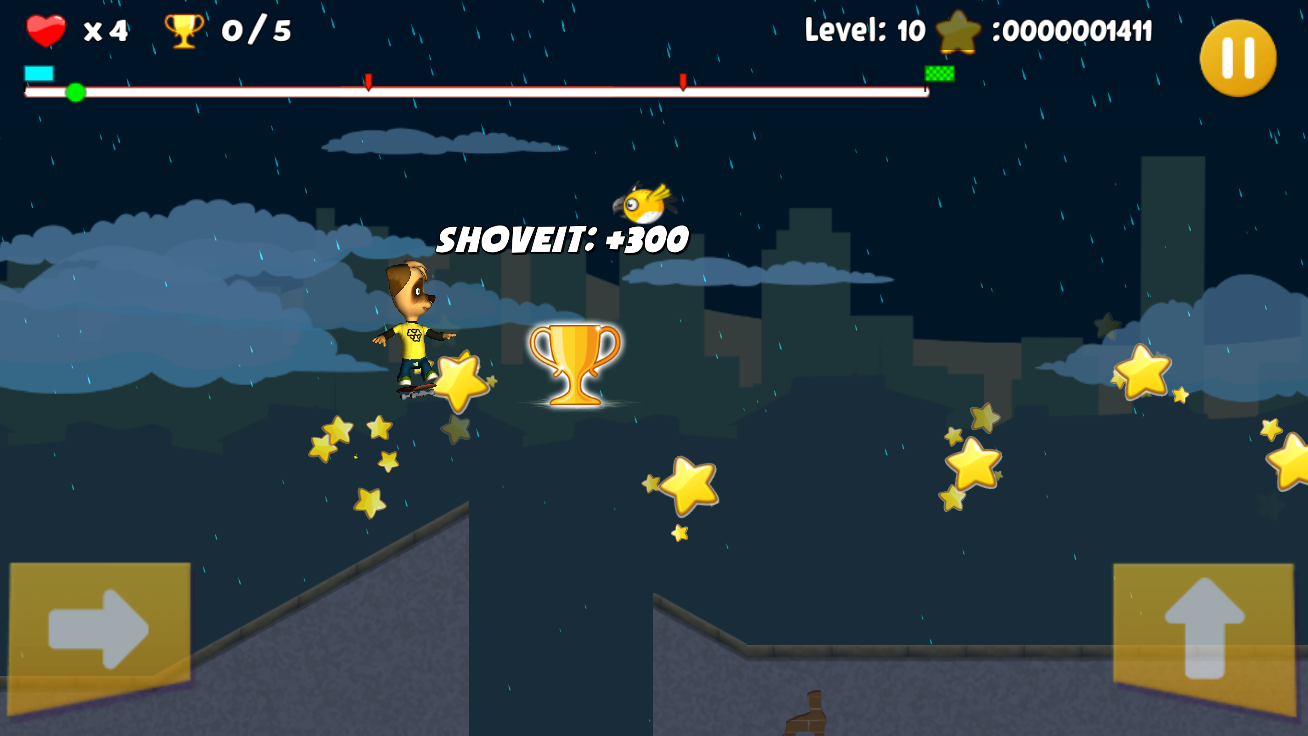
Task: Select the skateboarding dog character
Action: (x=415, y=330)
